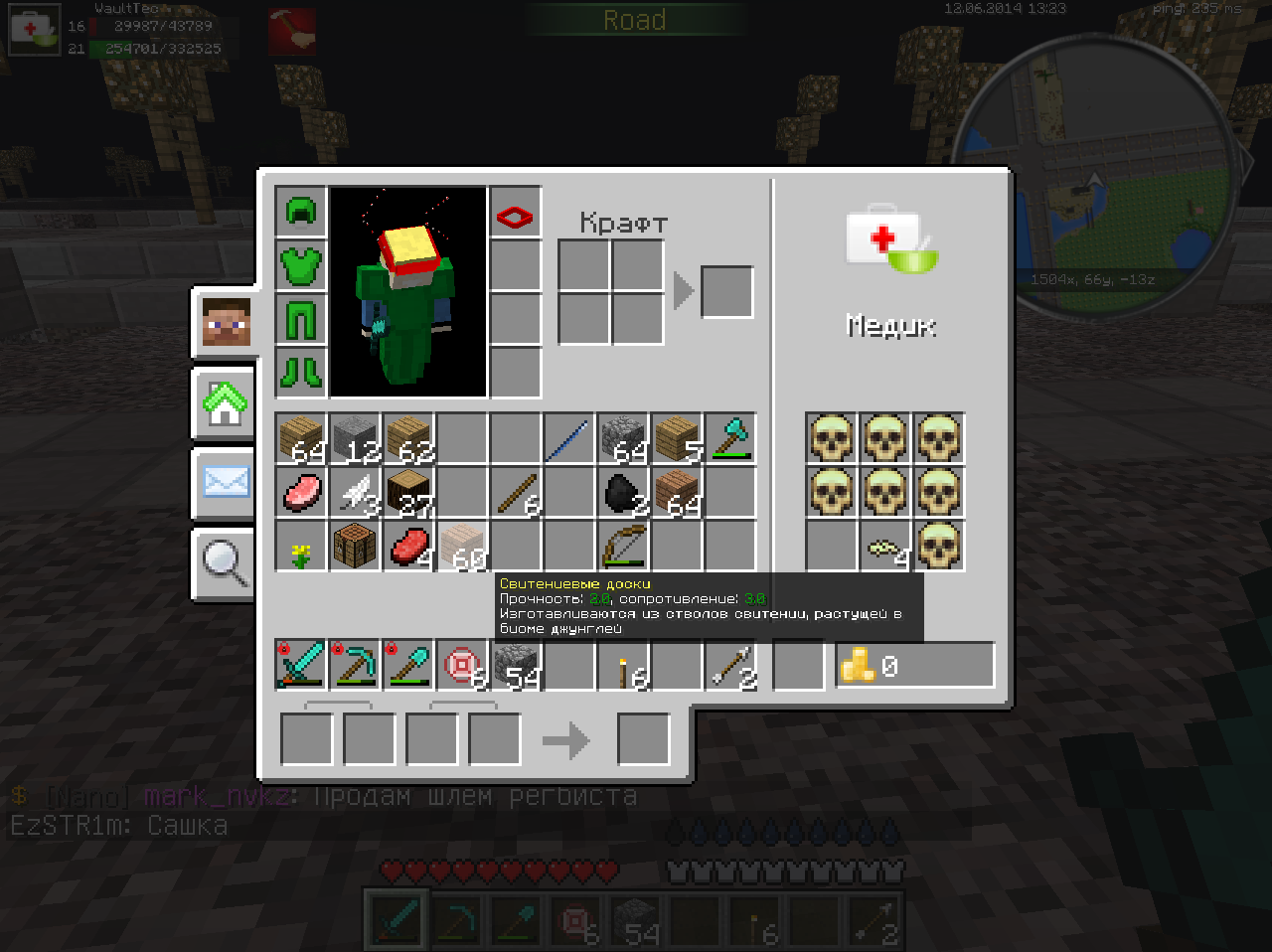Click the torch stack of 16
The width and height of the screenshot is (1272, 952).
623,665
